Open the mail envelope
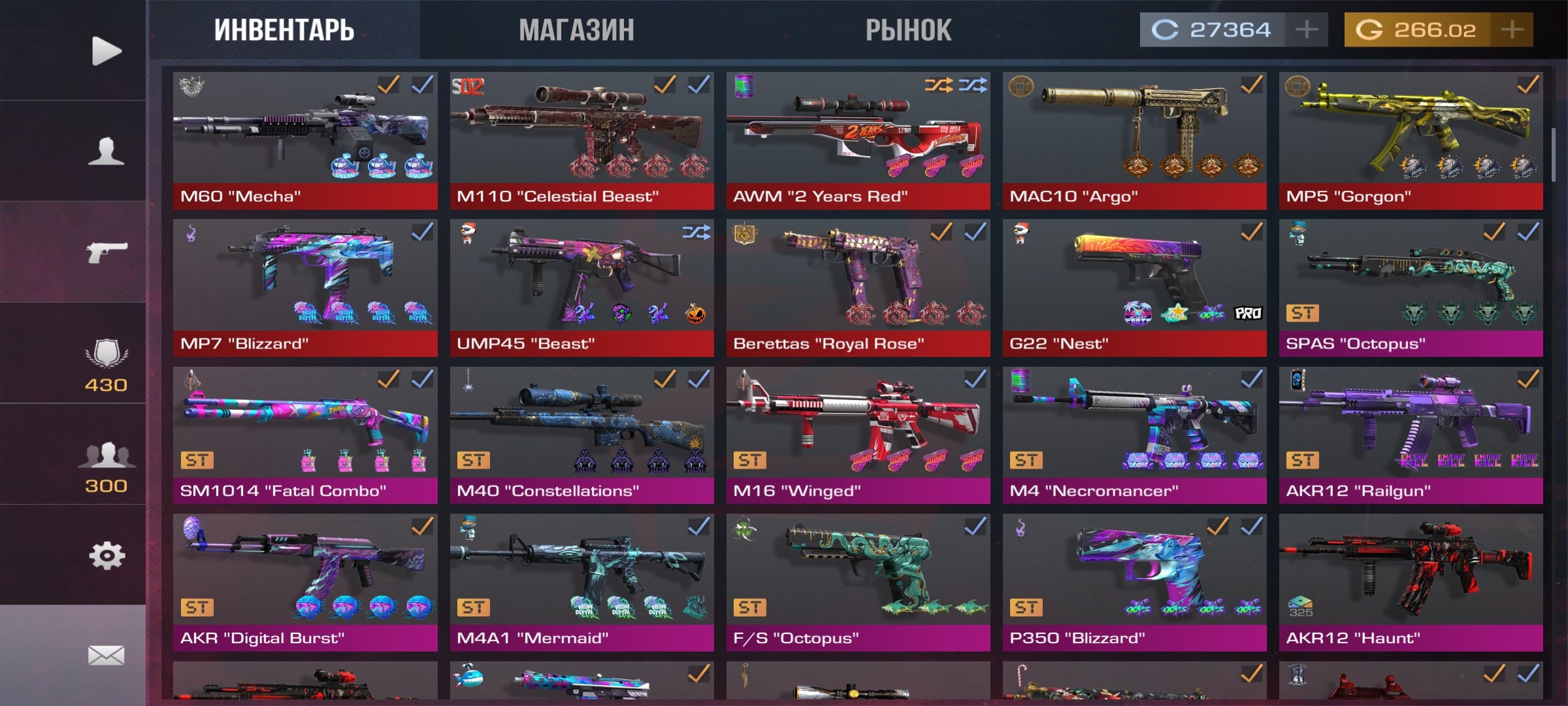This screenshot has width=1568, height=706. point(106,655)
